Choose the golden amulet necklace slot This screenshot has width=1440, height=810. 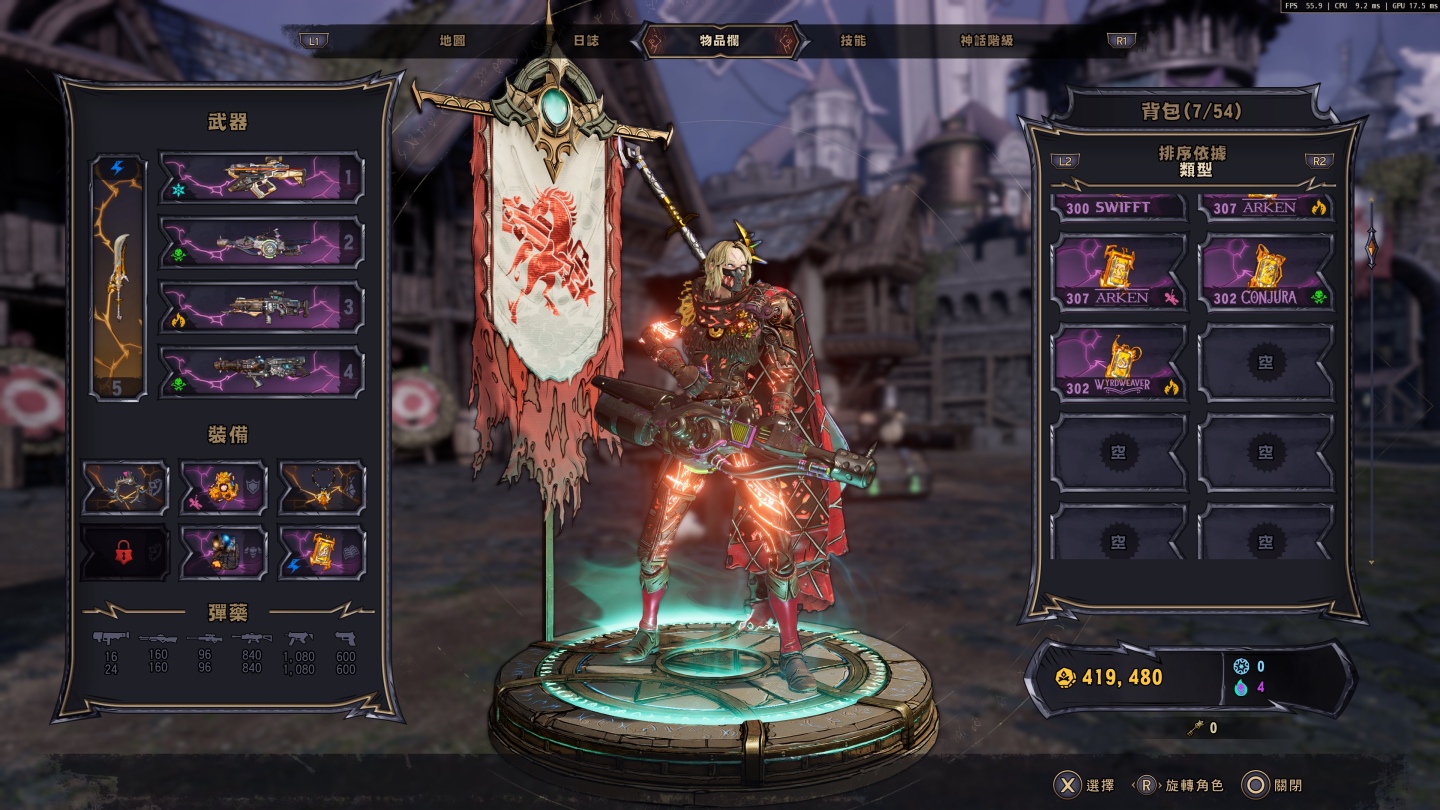321,488
